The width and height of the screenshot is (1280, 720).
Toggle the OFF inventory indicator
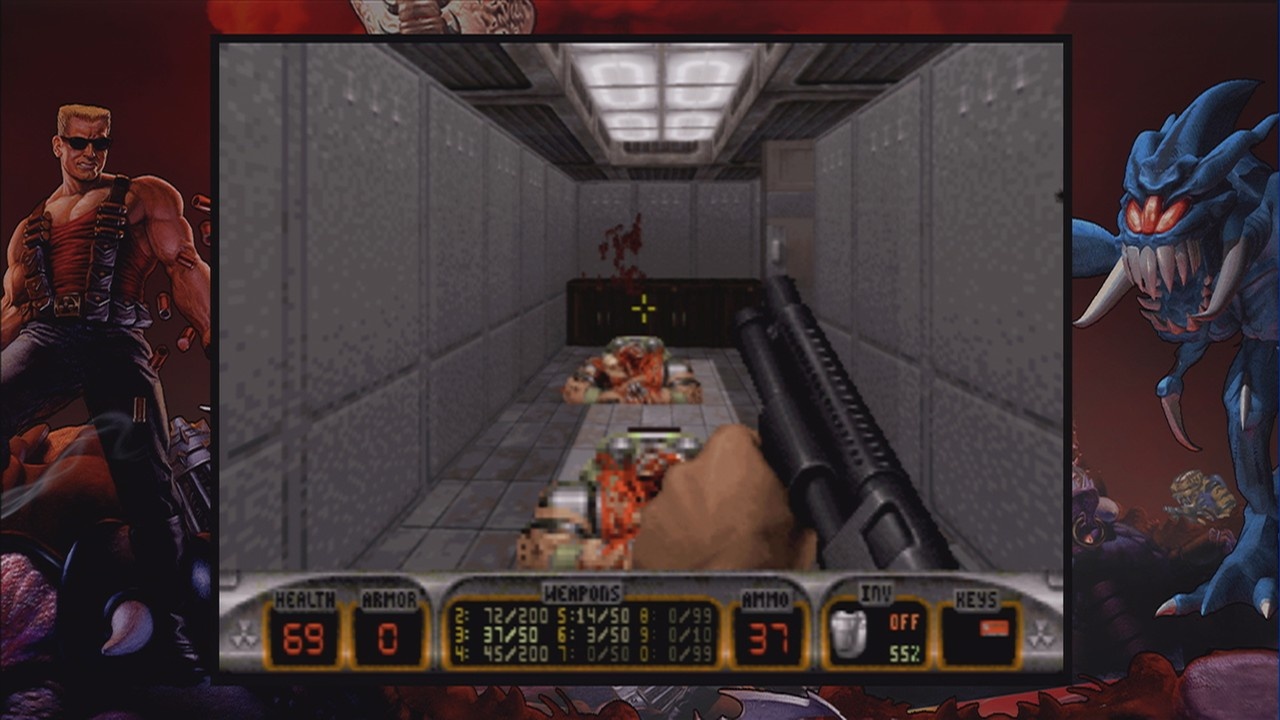pyautogui.click(x=902, y=622)
